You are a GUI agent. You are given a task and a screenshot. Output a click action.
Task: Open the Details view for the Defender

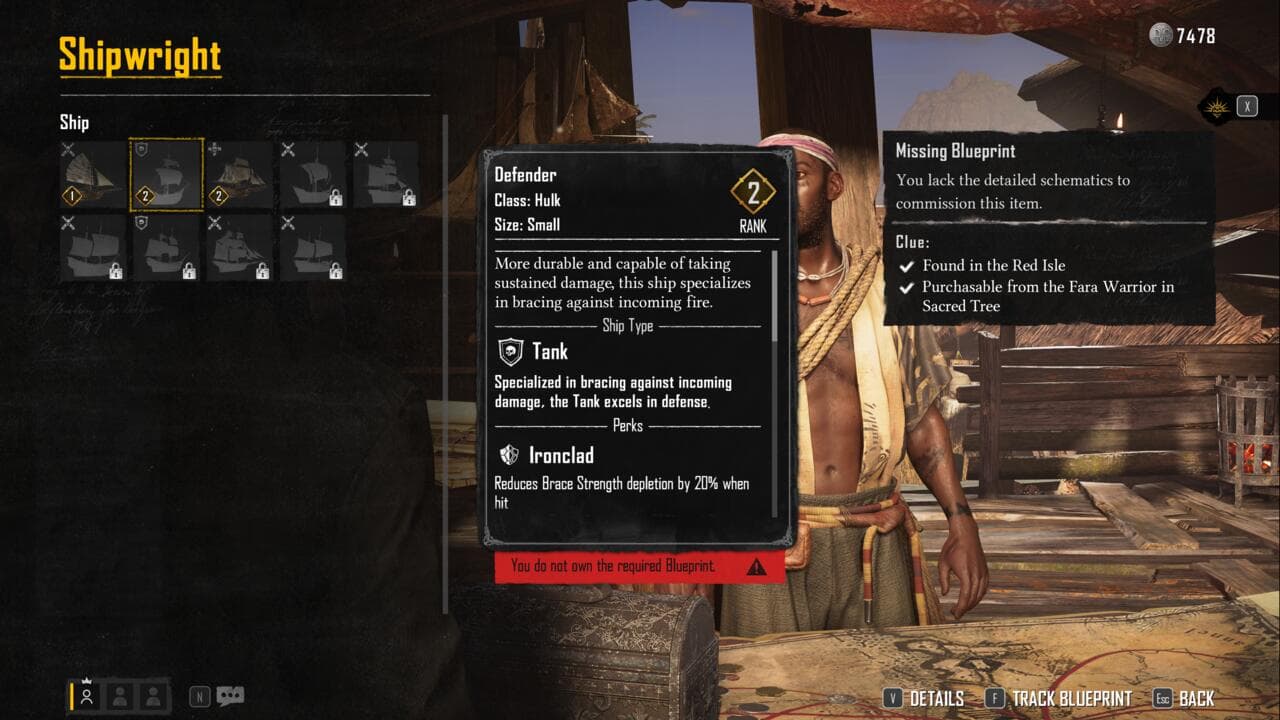click(924, 699)
